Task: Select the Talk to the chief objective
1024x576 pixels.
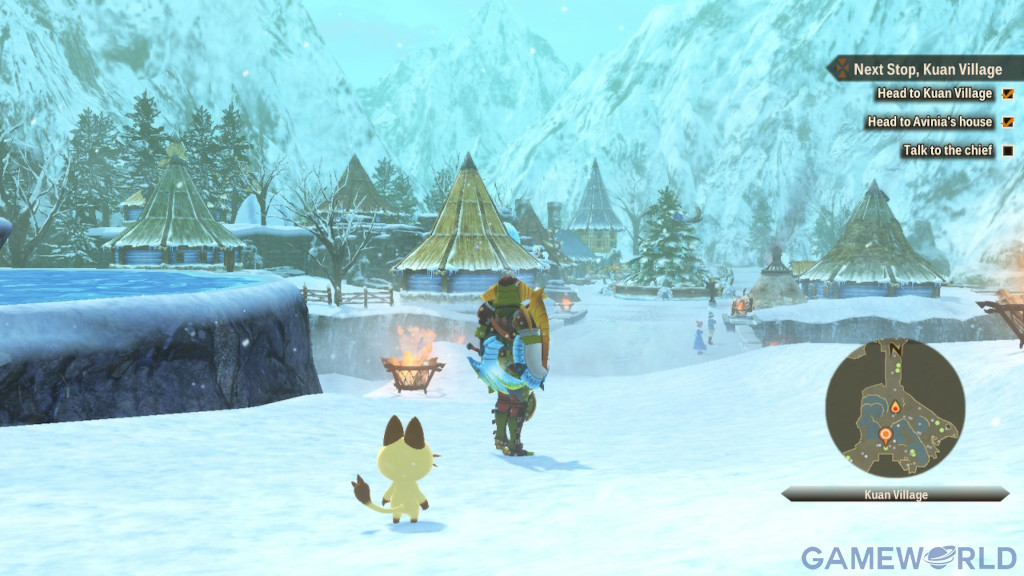Action: (945, 151)
